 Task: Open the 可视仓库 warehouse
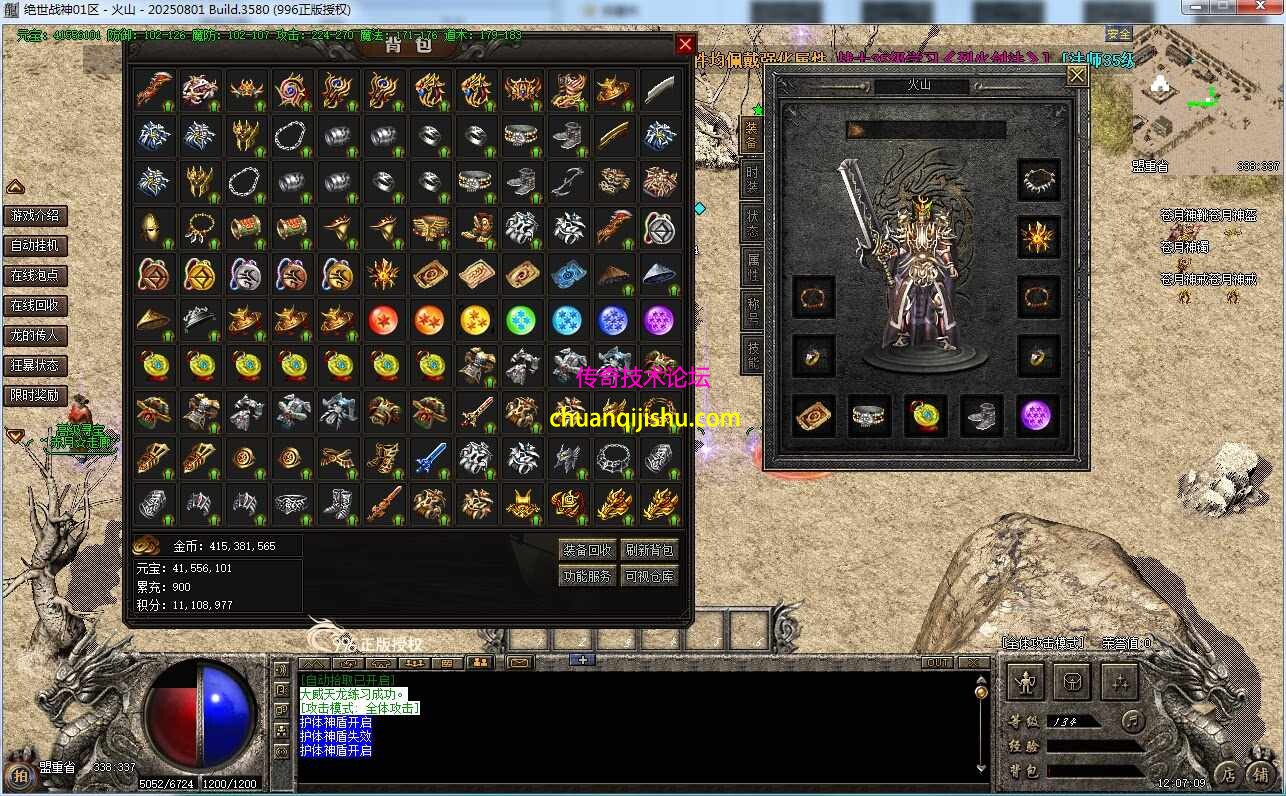coord(650,576)
